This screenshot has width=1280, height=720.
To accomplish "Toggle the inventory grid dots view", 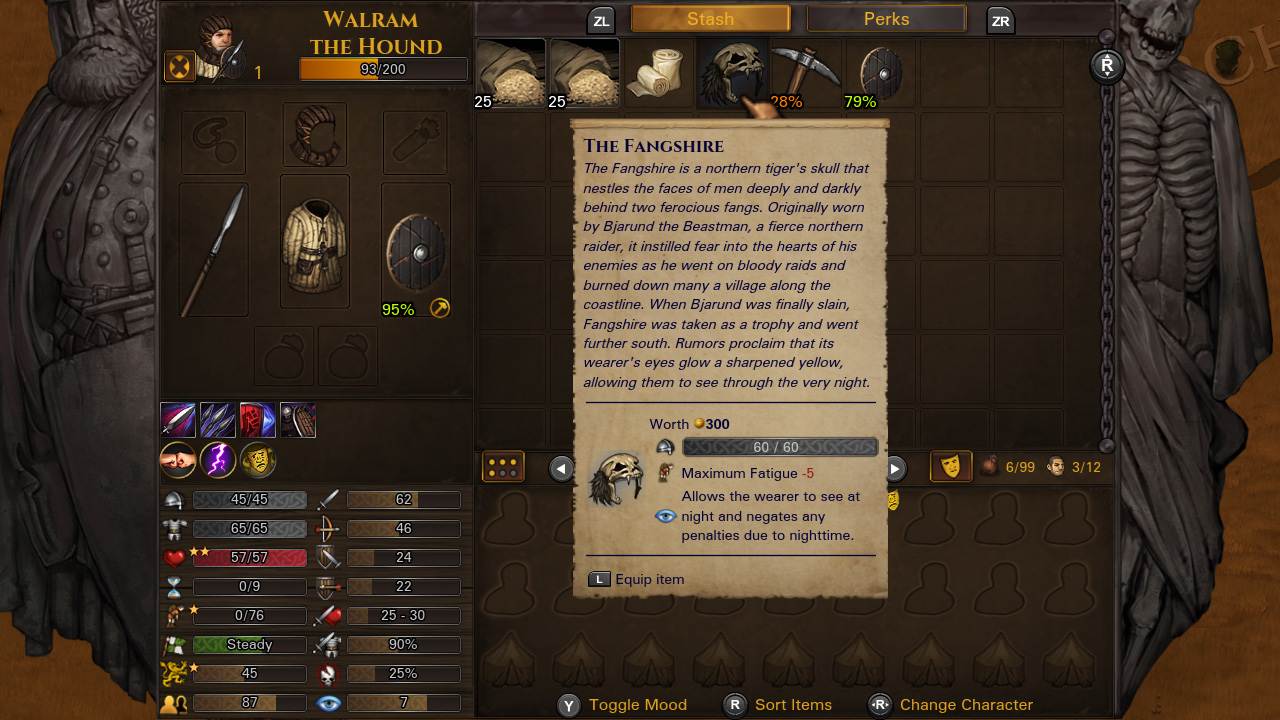I will coord(503,467).
